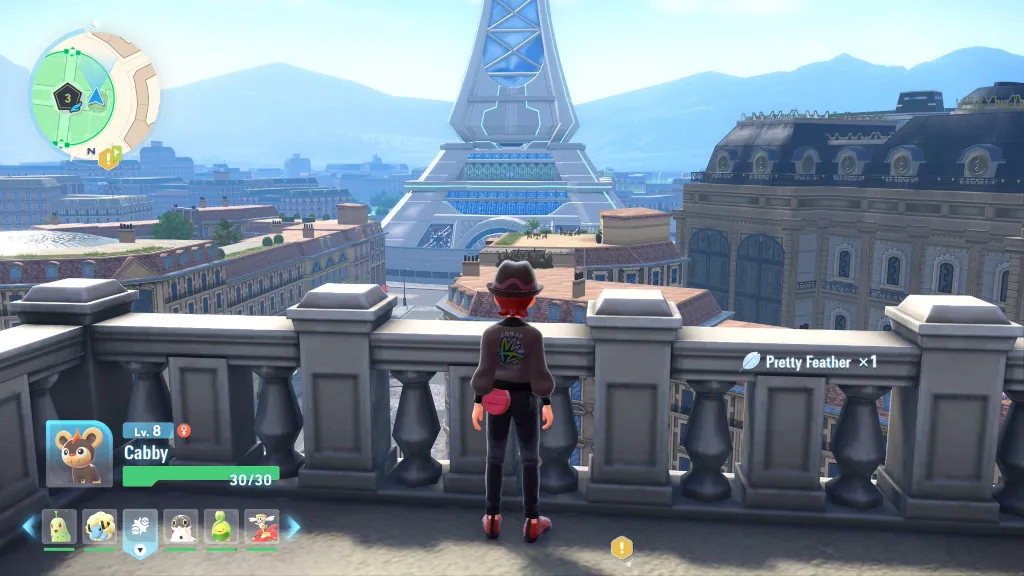Choose Chikorita in the party bar

point(59,526)
